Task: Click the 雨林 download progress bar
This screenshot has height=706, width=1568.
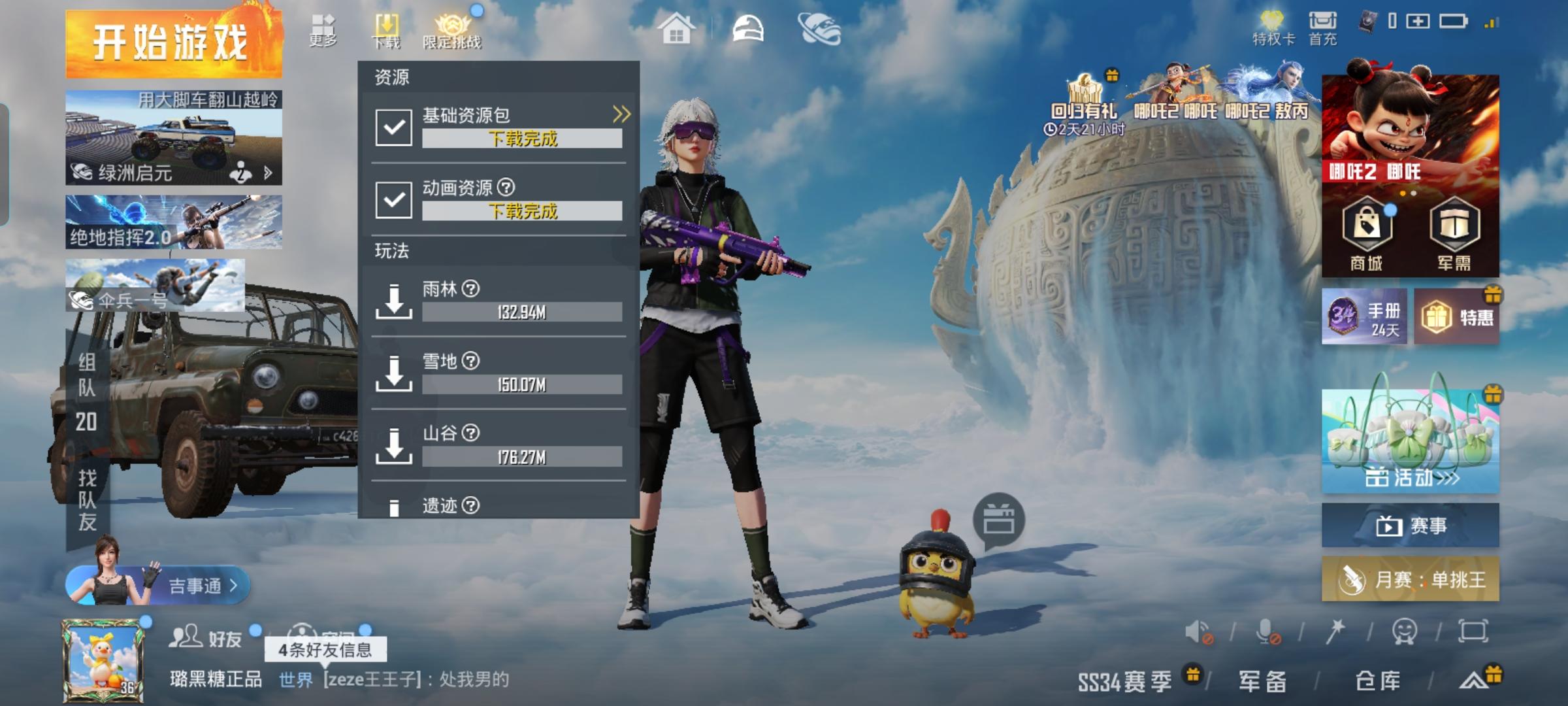Action: (x=523, y=312)
